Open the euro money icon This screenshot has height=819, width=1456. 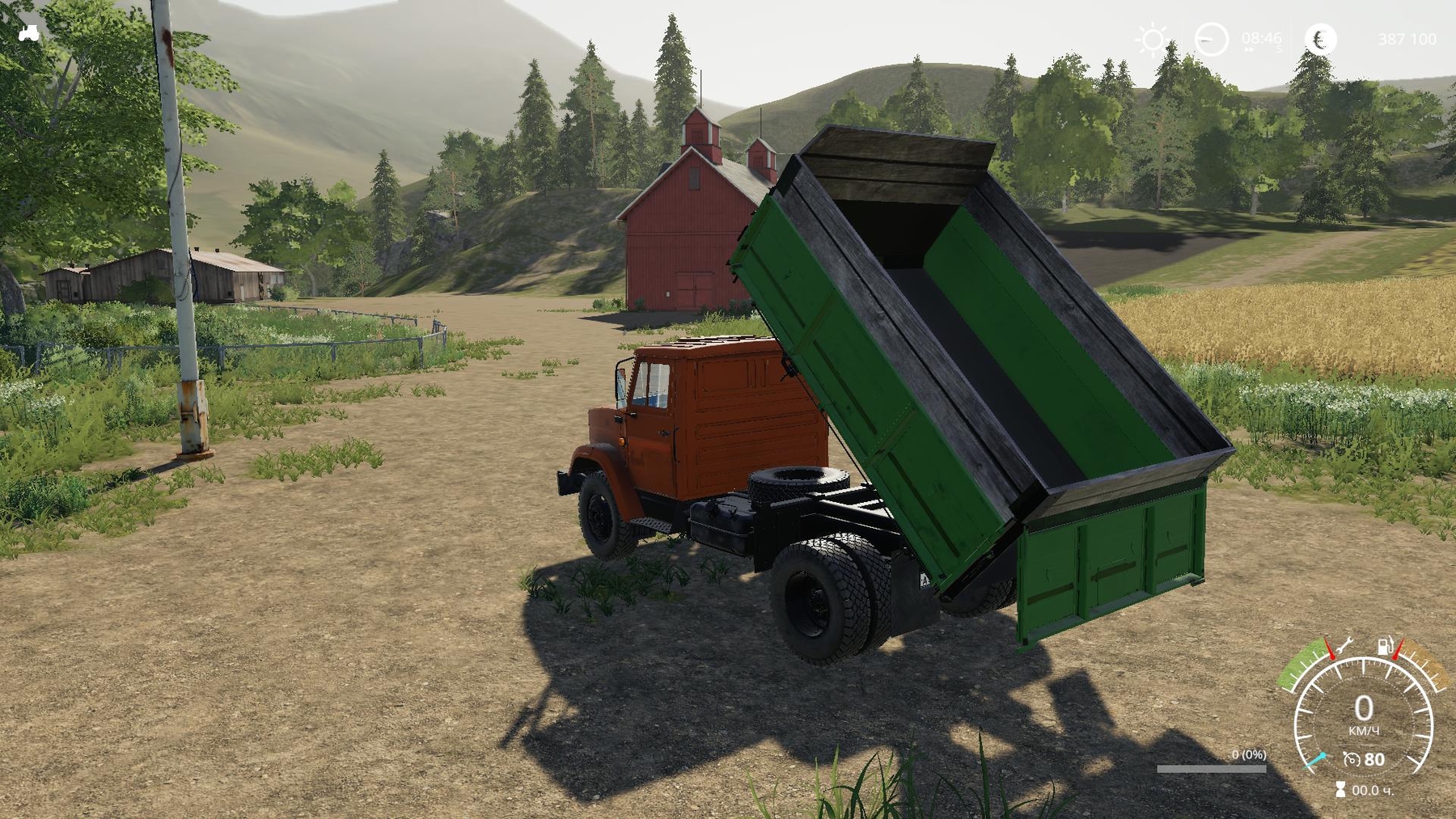pos(1320,39)
